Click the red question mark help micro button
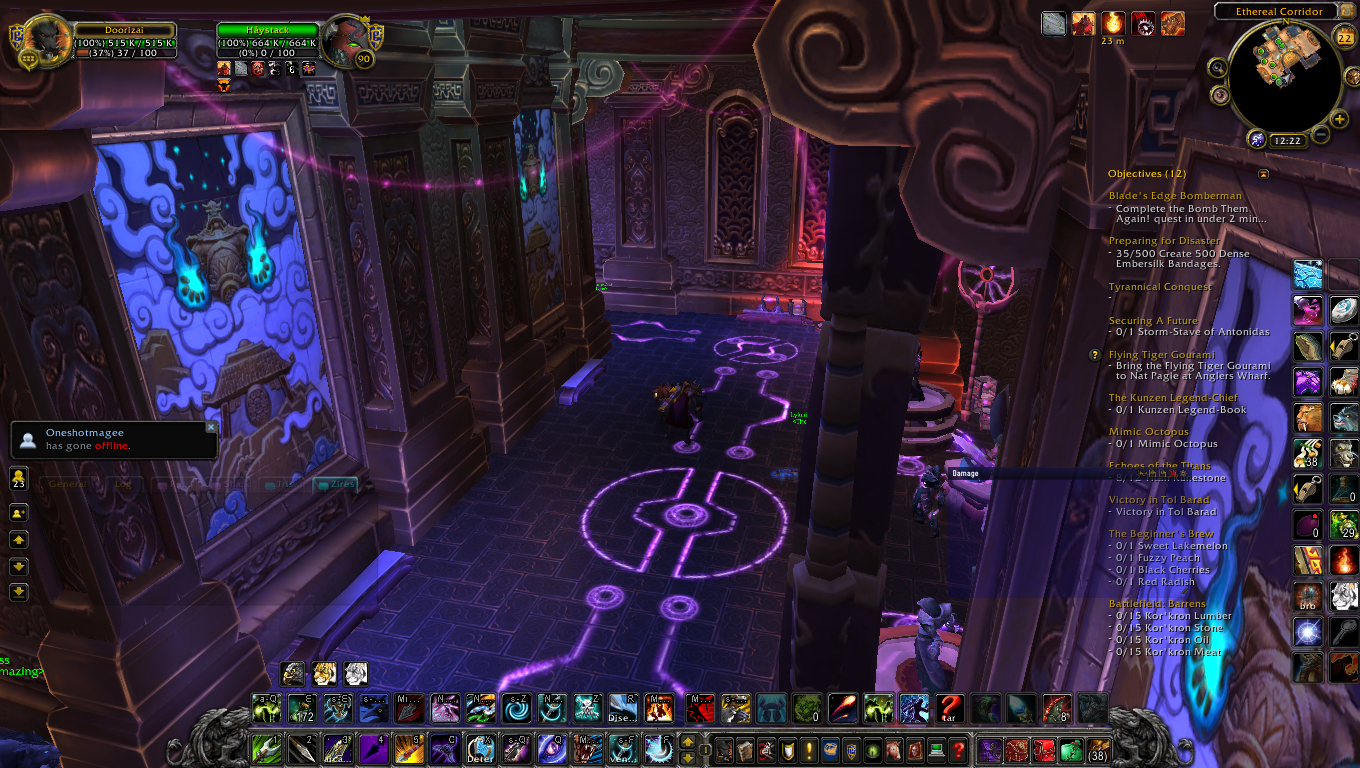Image resolution: width=1360 pixels, height=768 pixels. (x=958, y=749)
